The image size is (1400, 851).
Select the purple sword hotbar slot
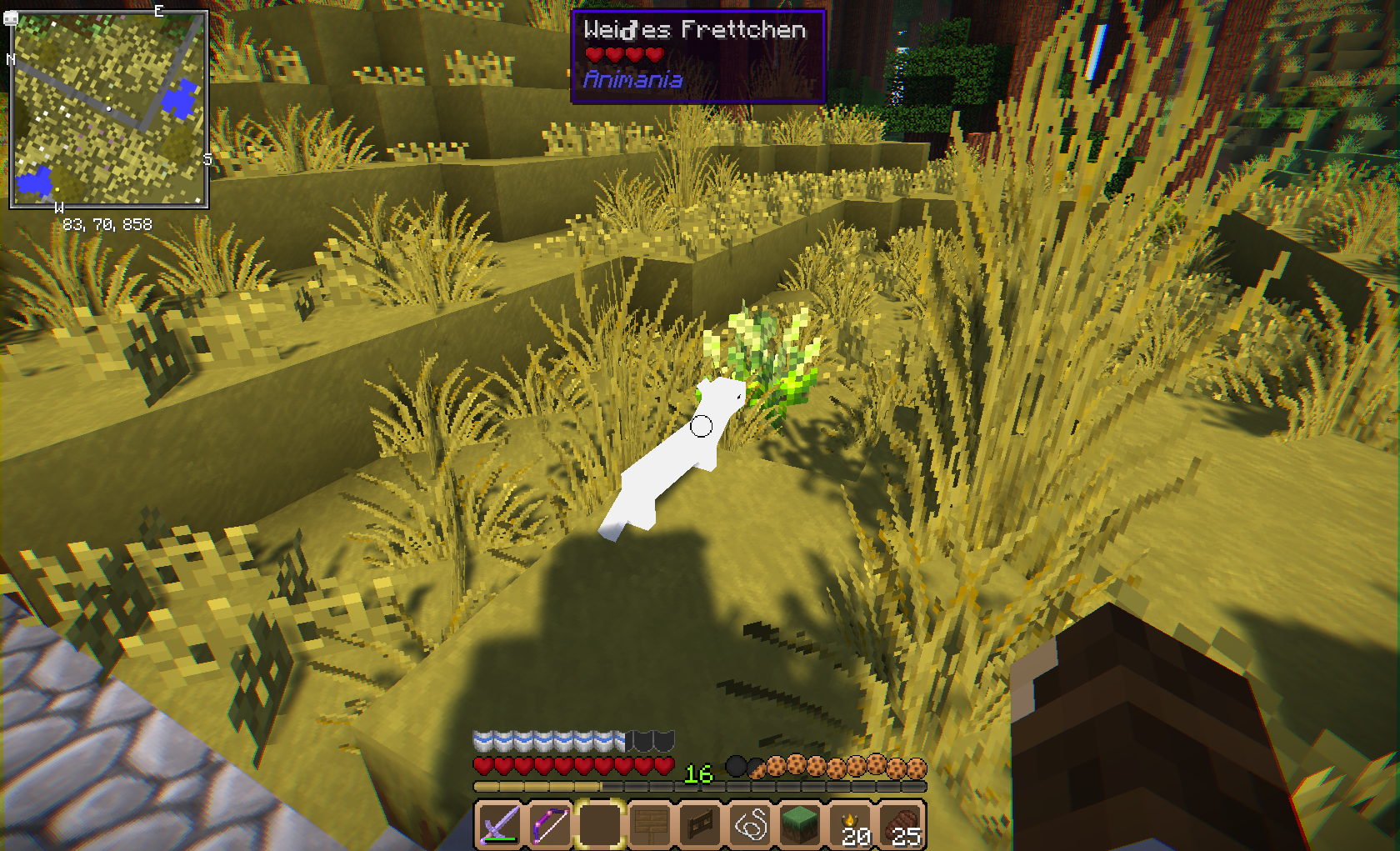(498, 825)
